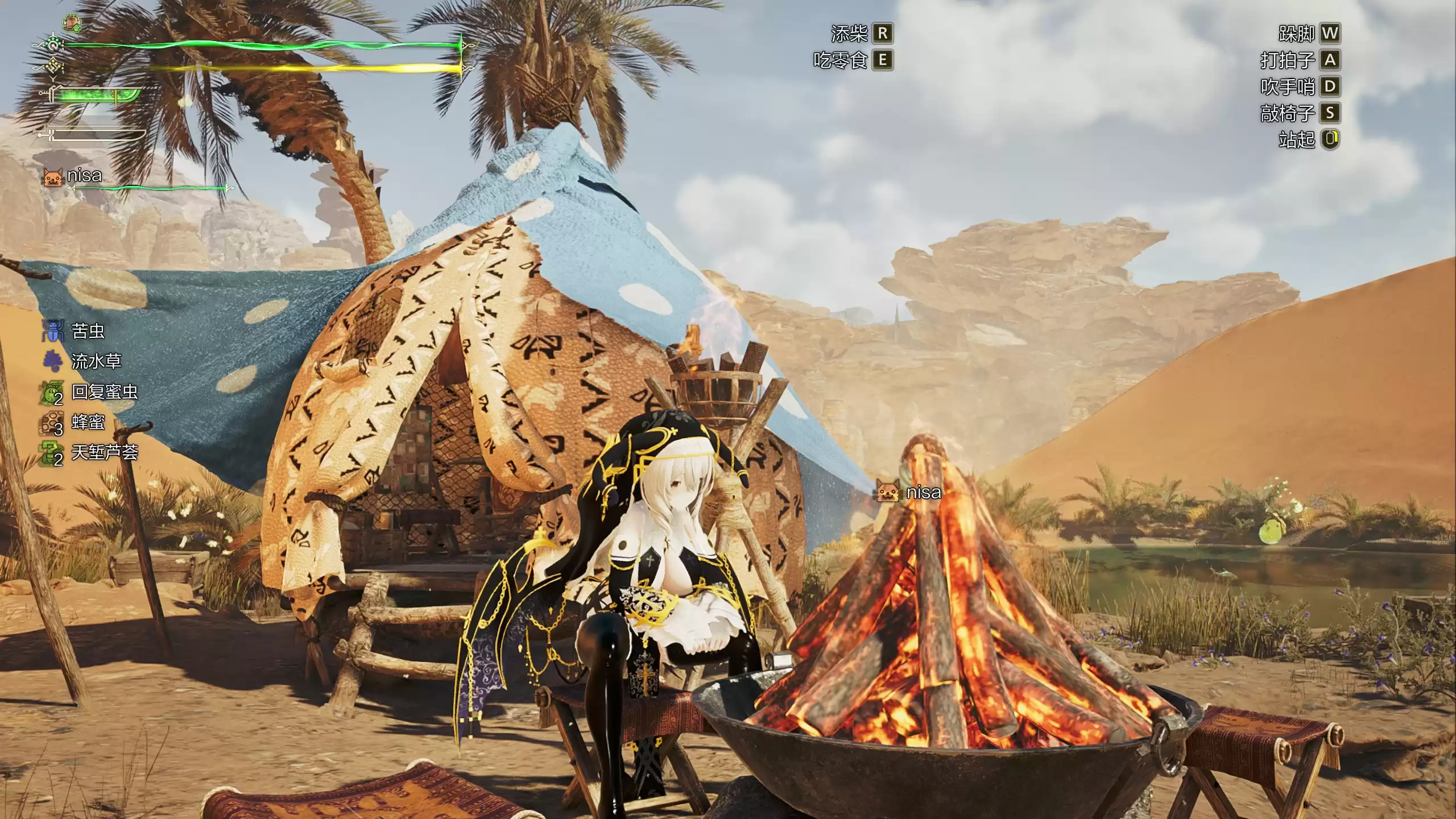The width and height of the screenshot is (1456, 819).
Task: Click the nisa name tag by the campfire
Action: (909, 493)
